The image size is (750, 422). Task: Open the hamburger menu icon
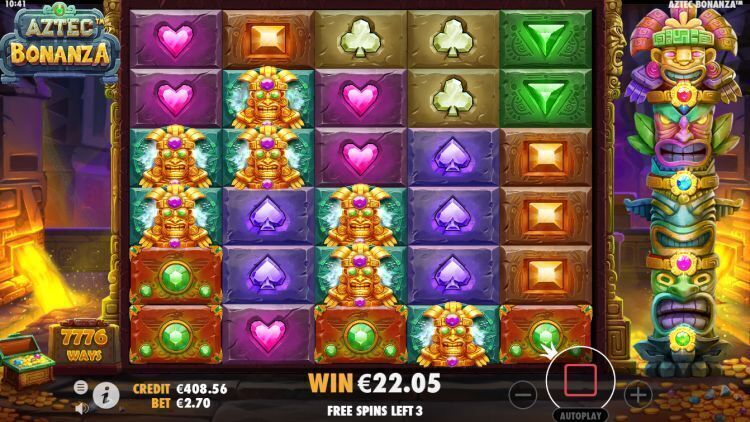pyautogui.click(x=81, y=386)
